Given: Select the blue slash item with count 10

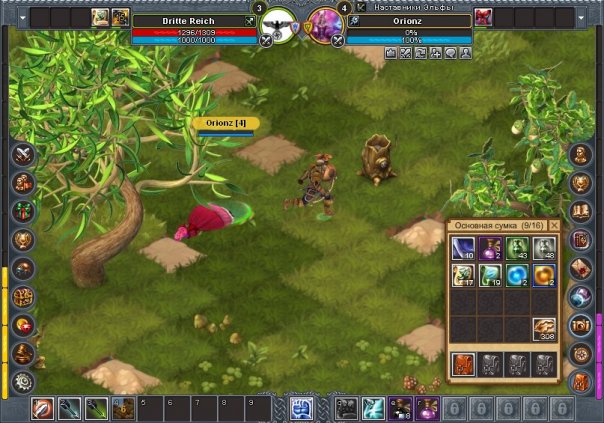Looking at the screenshot, I should pyautogui.click(x=463, y=248).
